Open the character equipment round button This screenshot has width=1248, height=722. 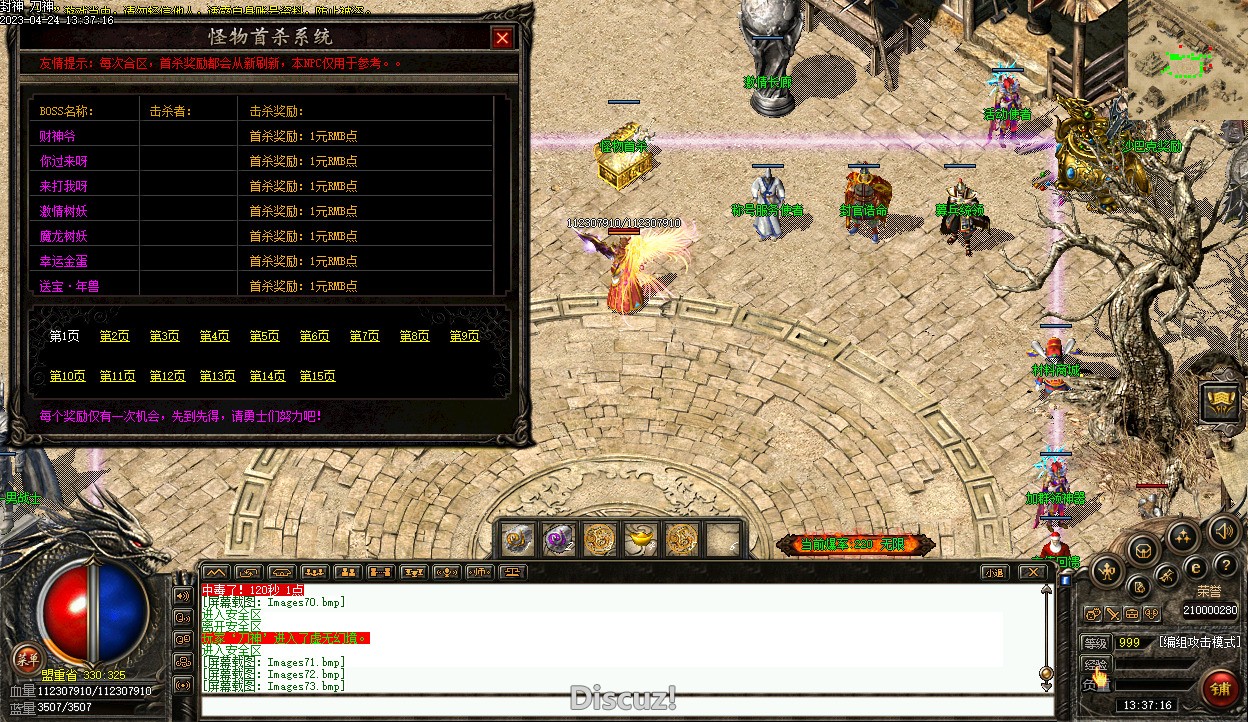(x=1106, y=571)
